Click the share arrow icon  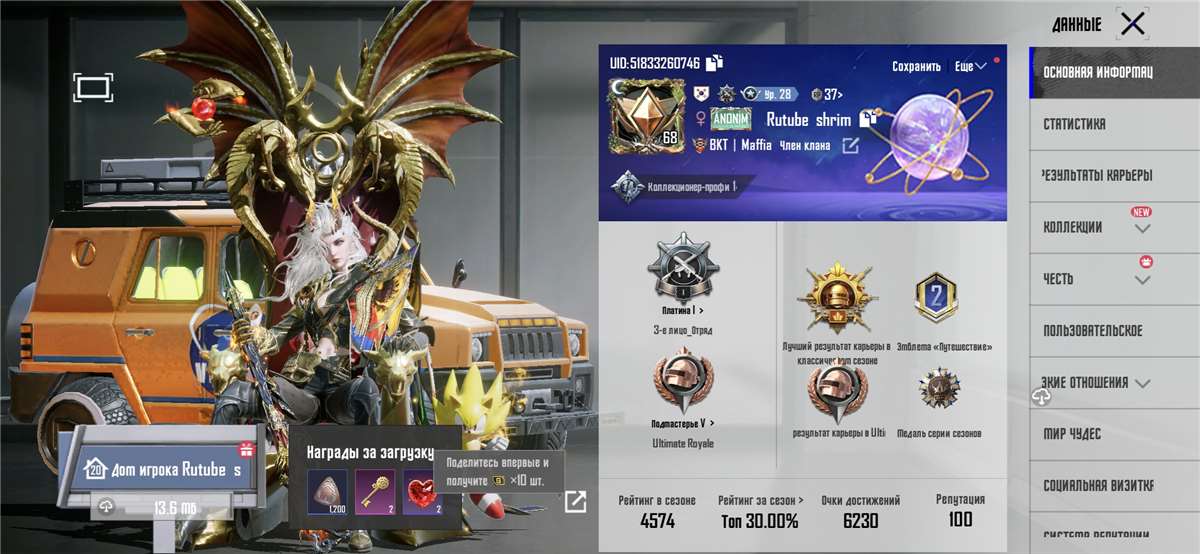(x=576, y=501)
